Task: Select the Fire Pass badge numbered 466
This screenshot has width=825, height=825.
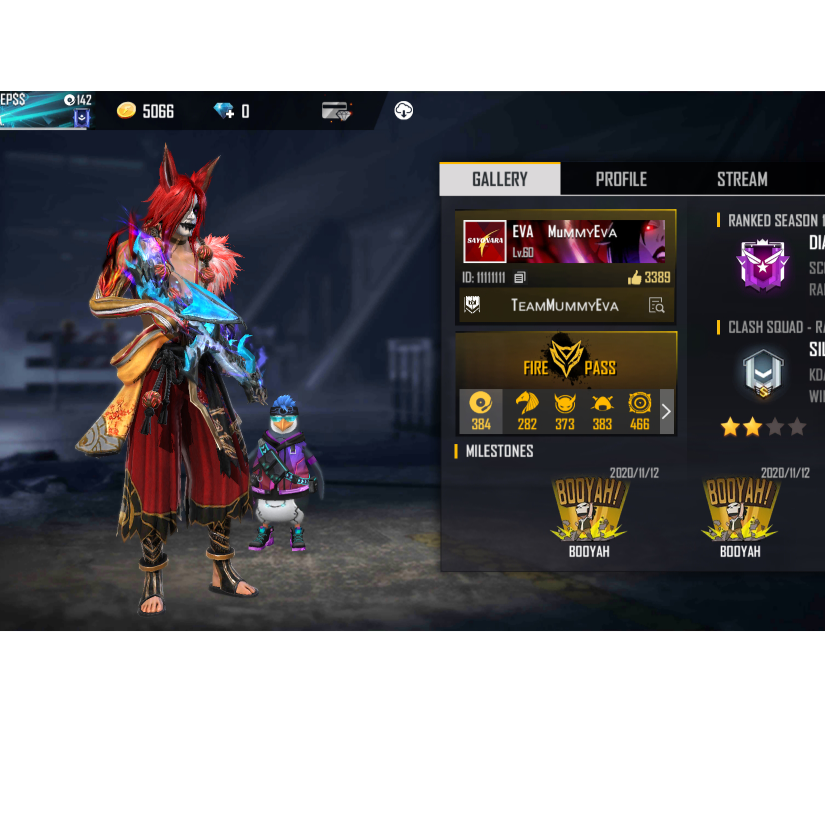Action: pos(640,410)
